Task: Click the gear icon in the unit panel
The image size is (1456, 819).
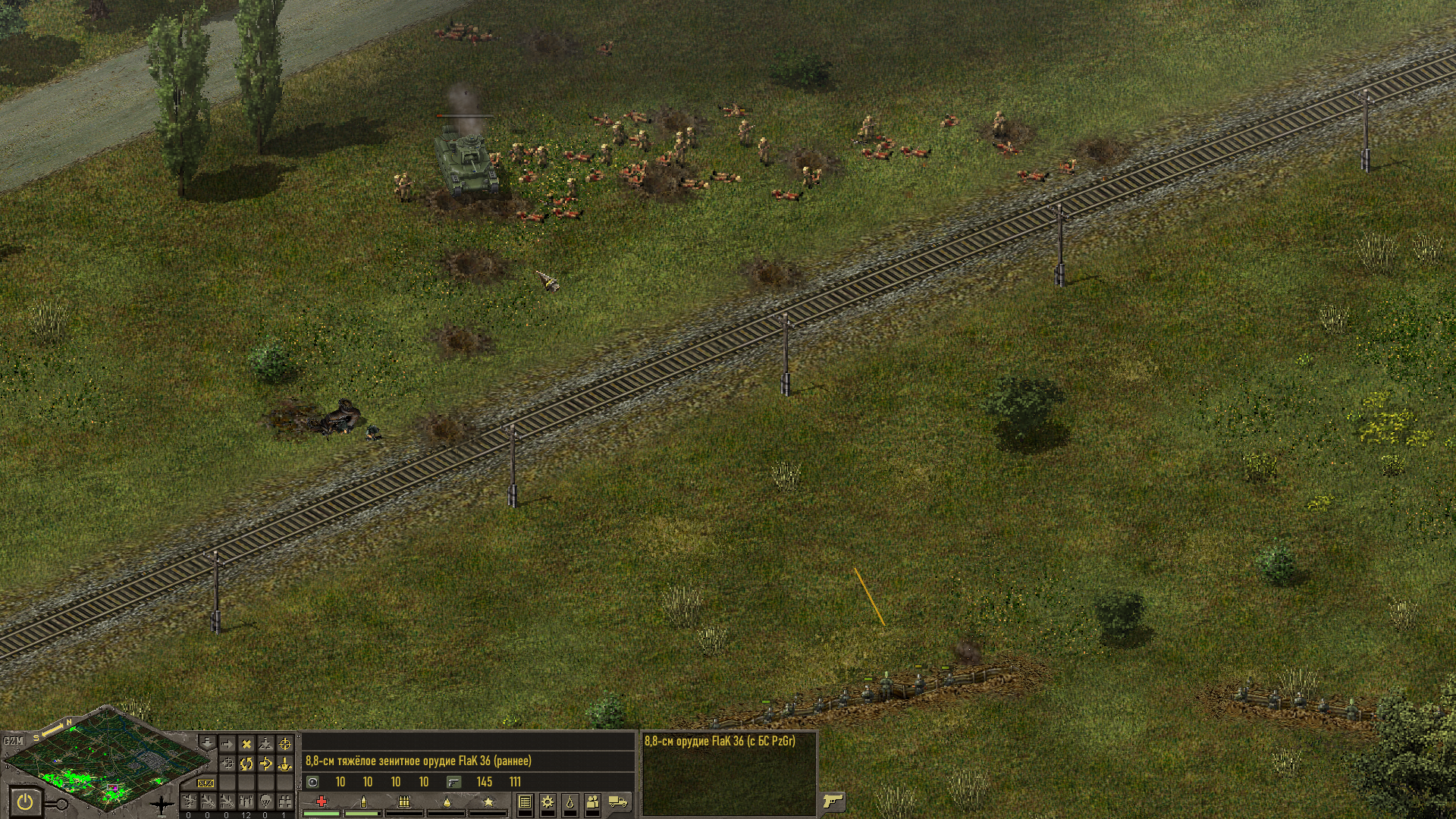Action: click(x=547, y=802)
